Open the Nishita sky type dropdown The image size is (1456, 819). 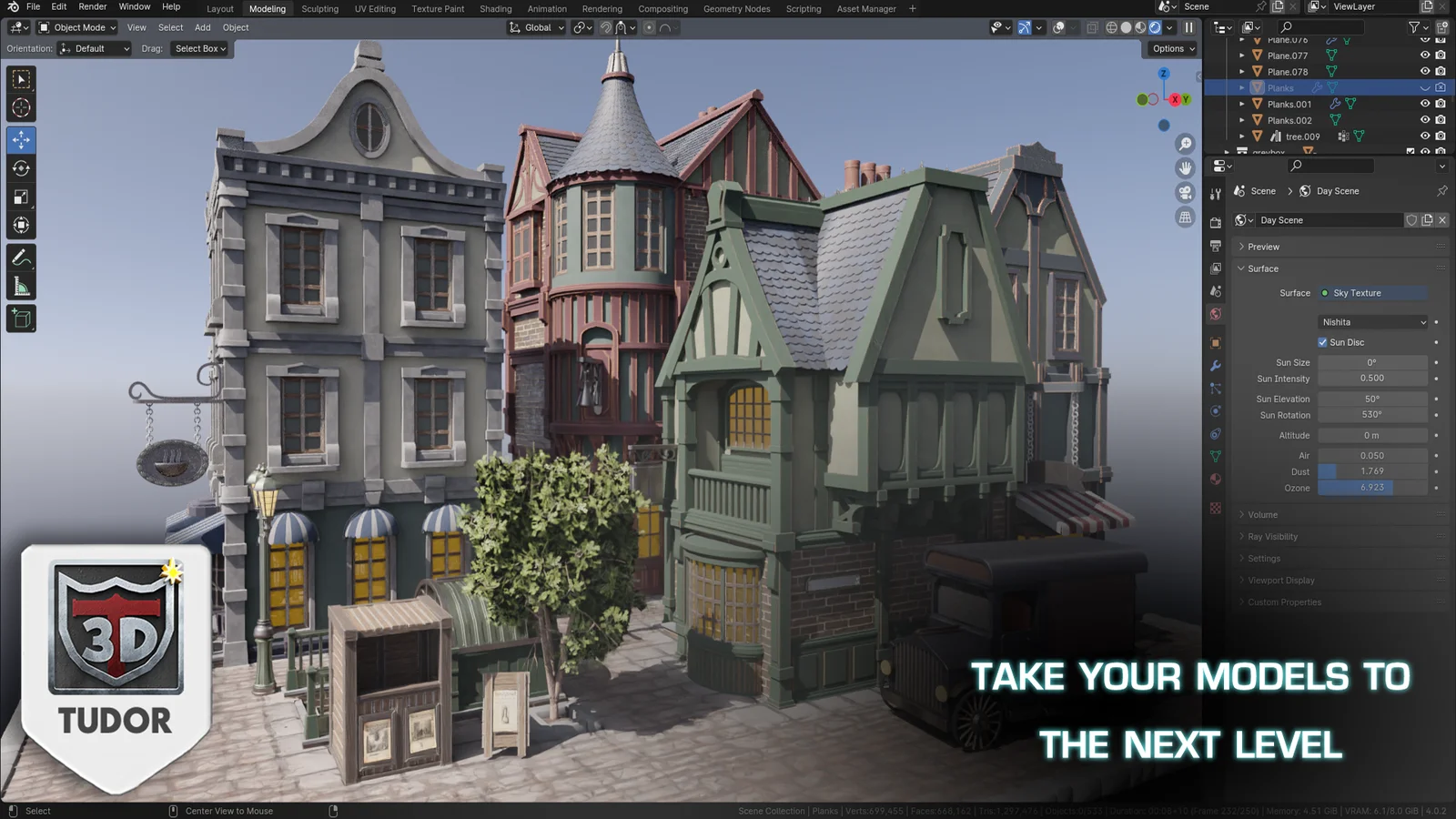[x=1371, y=321]
